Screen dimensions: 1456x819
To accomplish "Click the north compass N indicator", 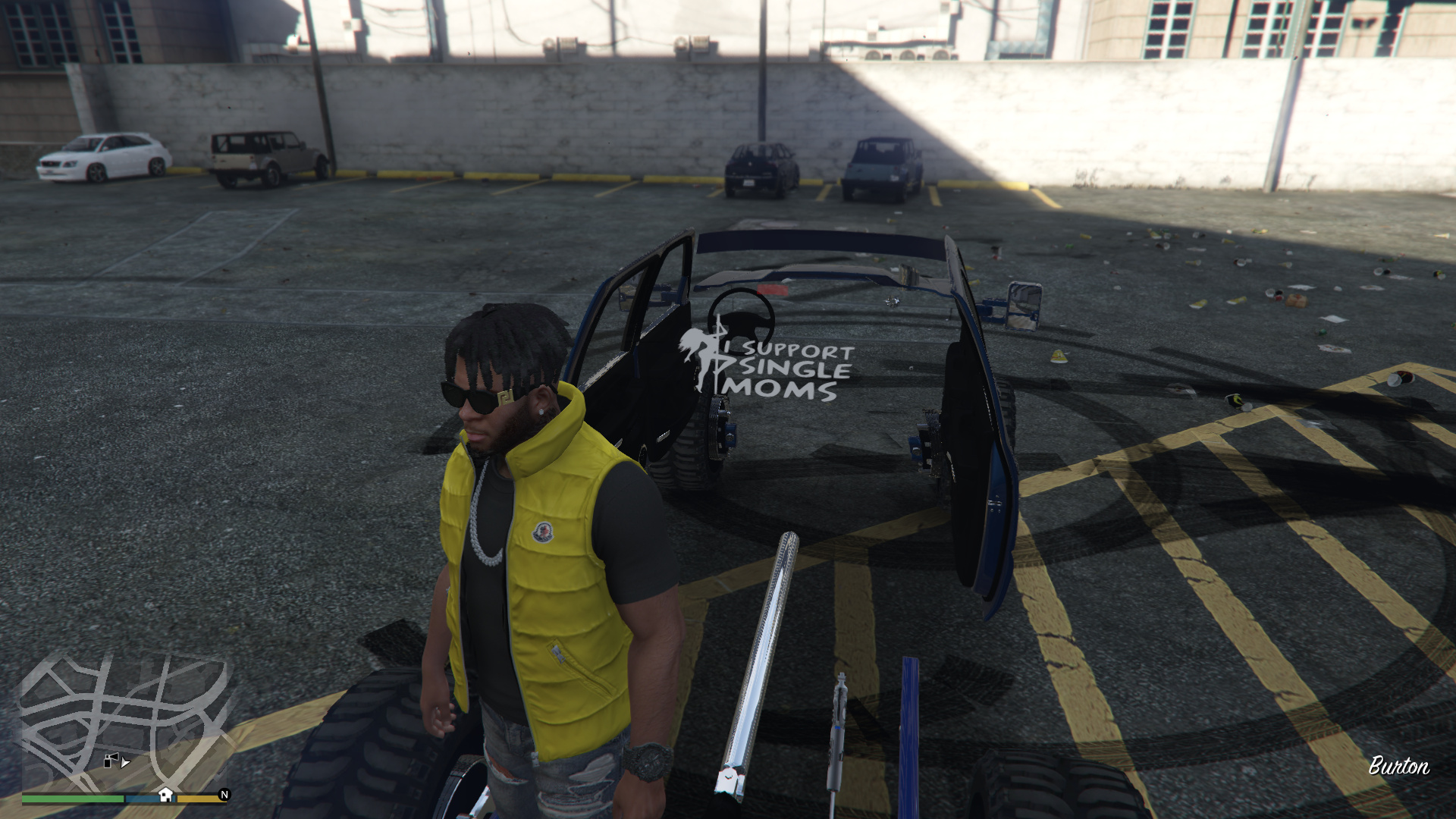I will coord(224,795).
